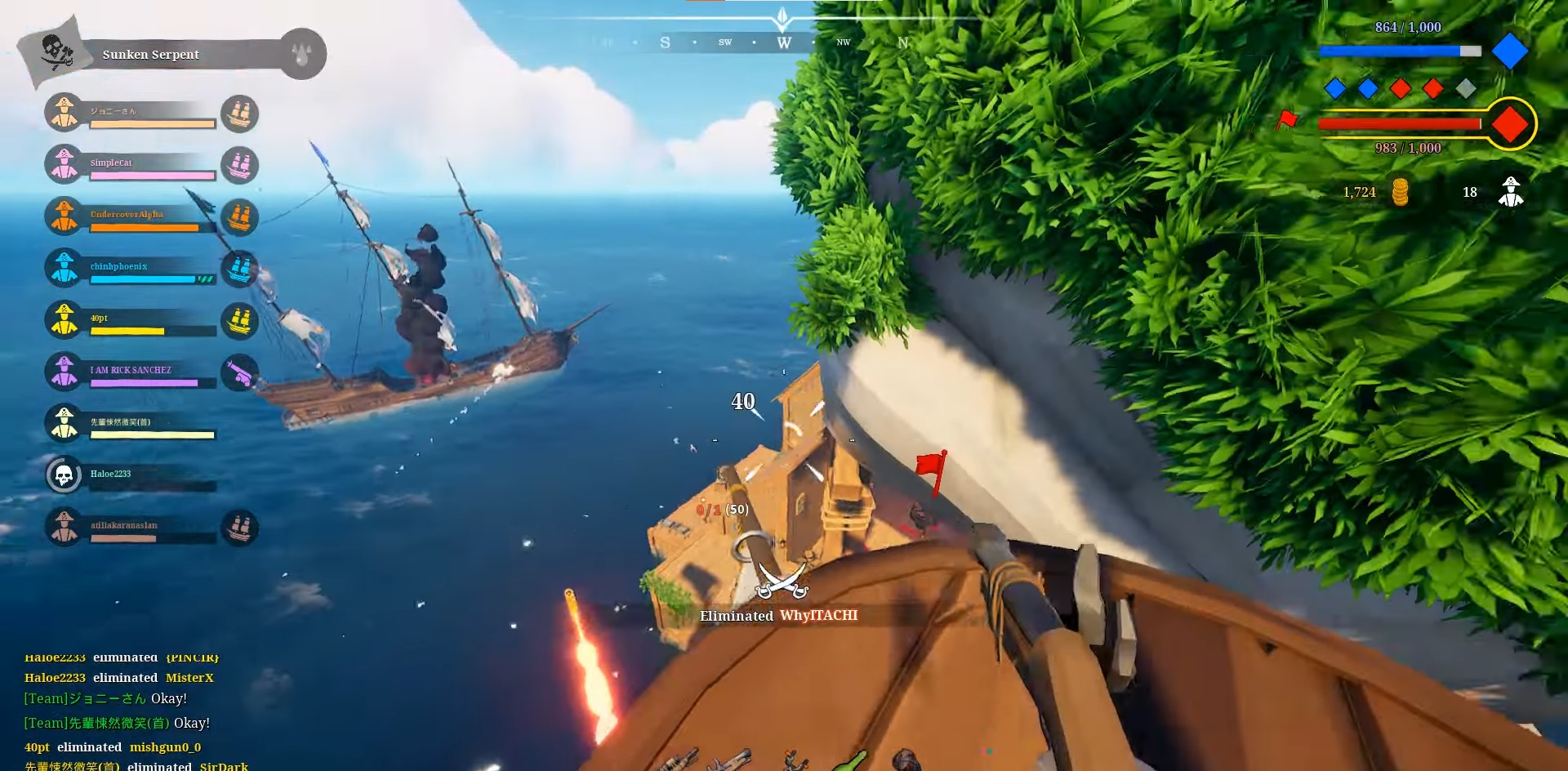Viewport: 1568px width, 771px height.
Task: Click the gauntlet icon beside the team banner
Action: (x=301, y=53)
